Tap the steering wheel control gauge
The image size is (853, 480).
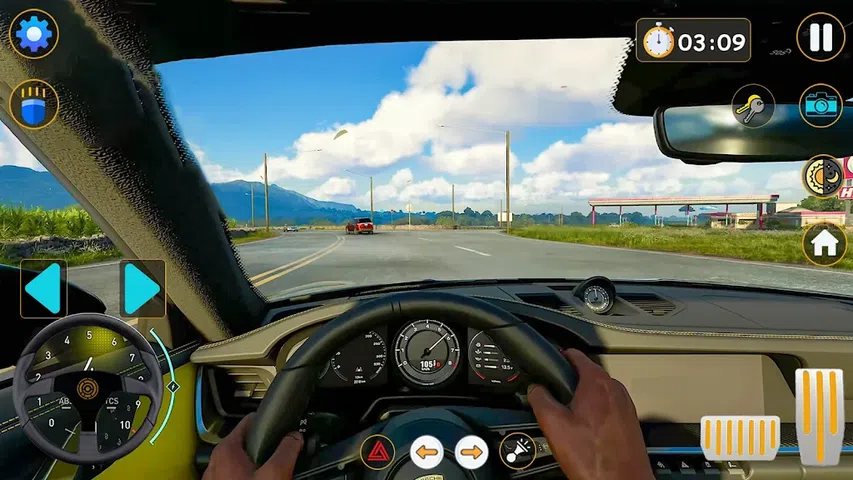[x=87, y=389]
